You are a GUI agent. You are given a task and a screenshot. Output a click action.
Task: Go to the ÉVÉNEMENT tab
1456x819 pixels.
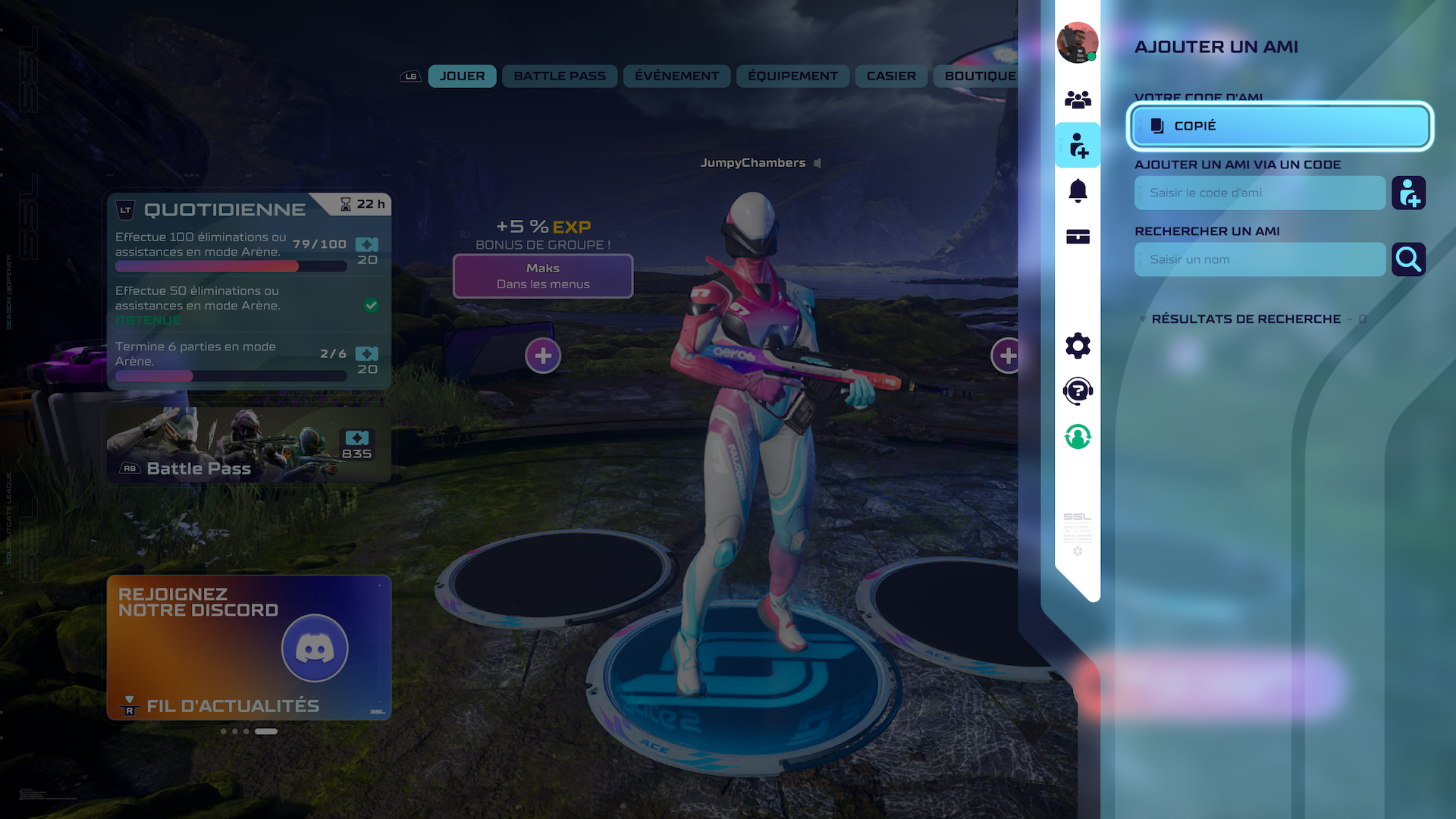pos(676,76)
